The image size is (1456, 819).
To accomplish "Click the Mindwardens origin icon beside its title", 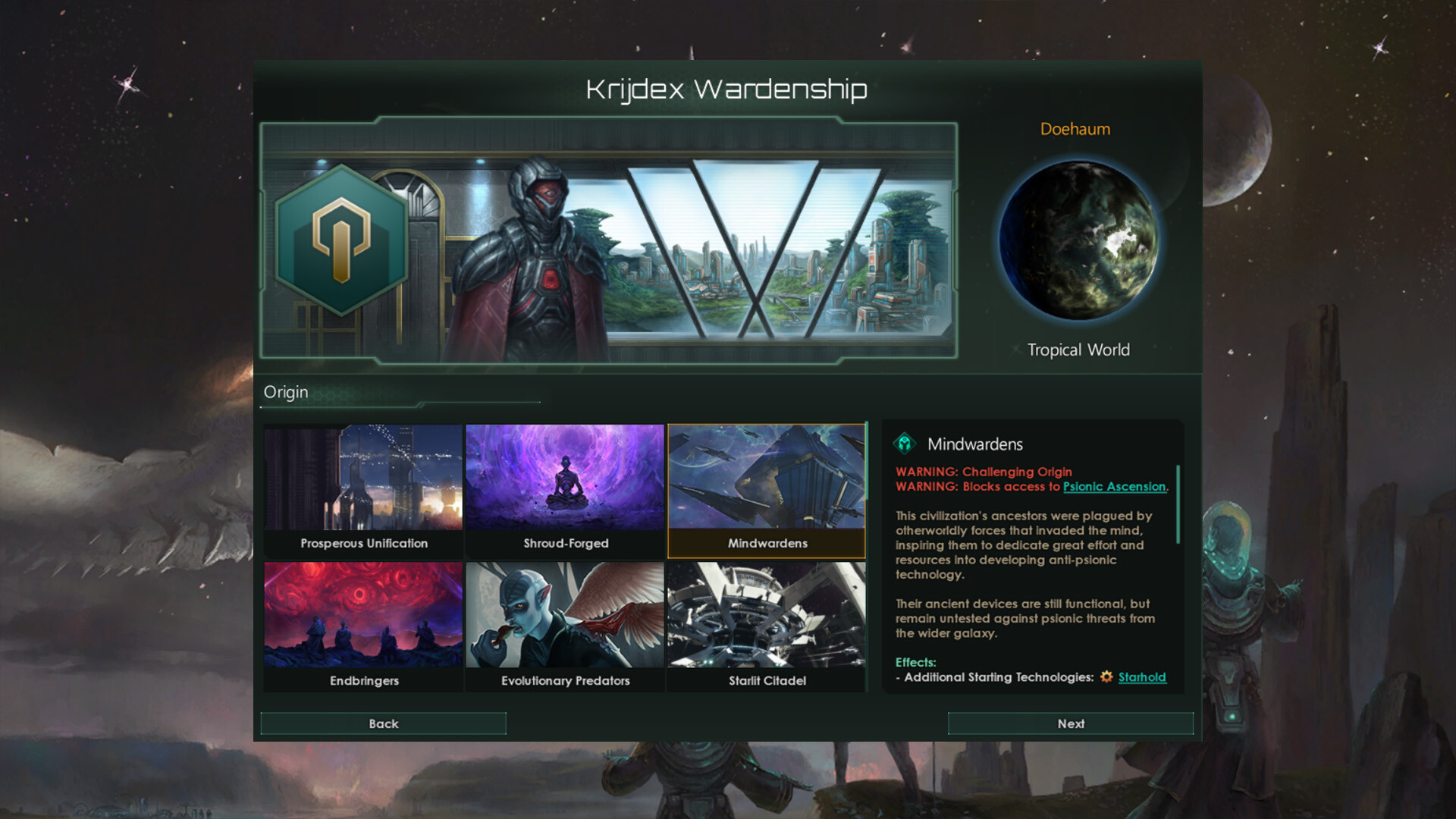I will [905, 444].
